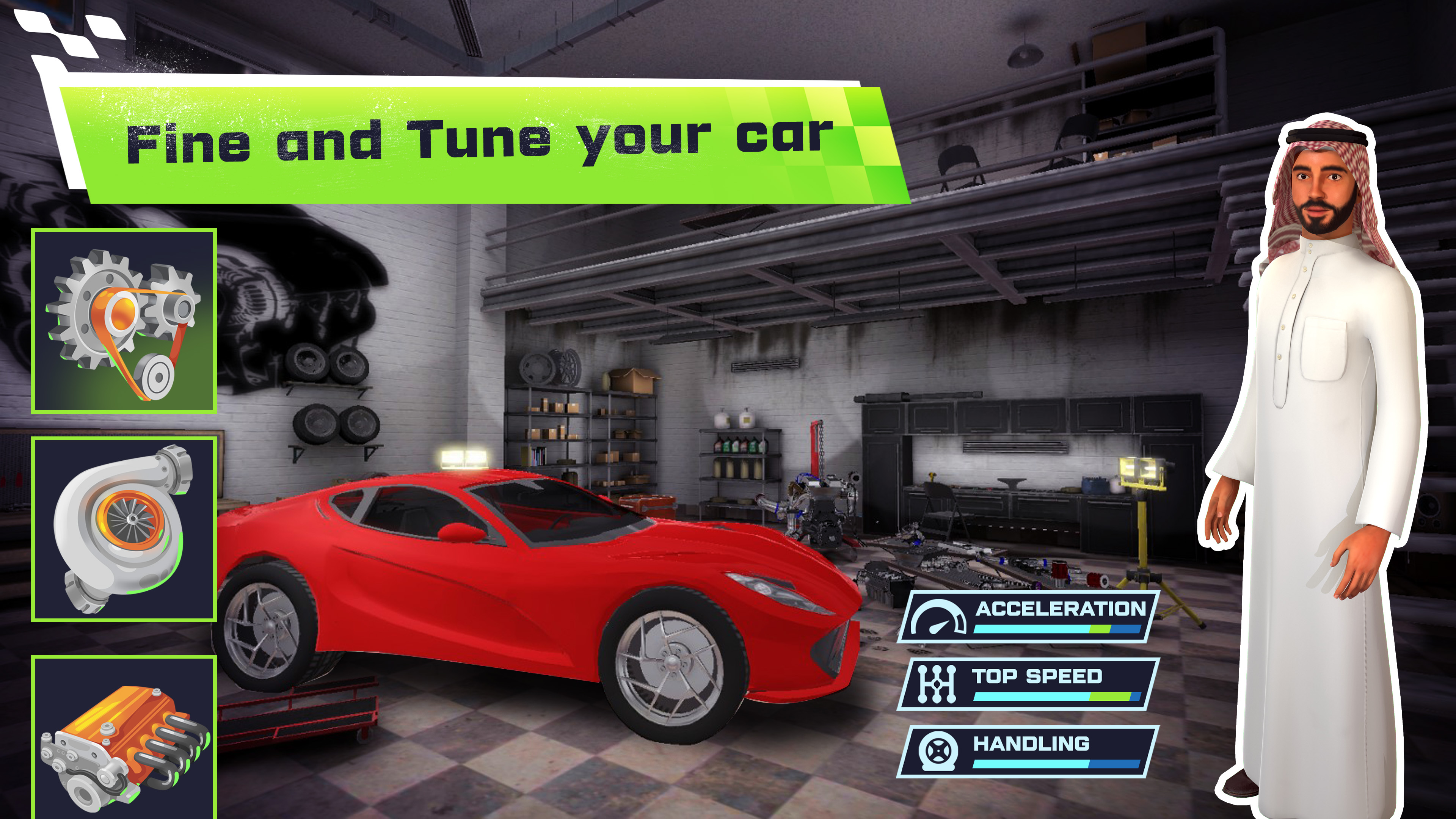The height and width of the screenshot is (819, 1456).
Task: Choose the turbocharger upgrade tile
Action: pyautogui.click(x=124, y=529)
